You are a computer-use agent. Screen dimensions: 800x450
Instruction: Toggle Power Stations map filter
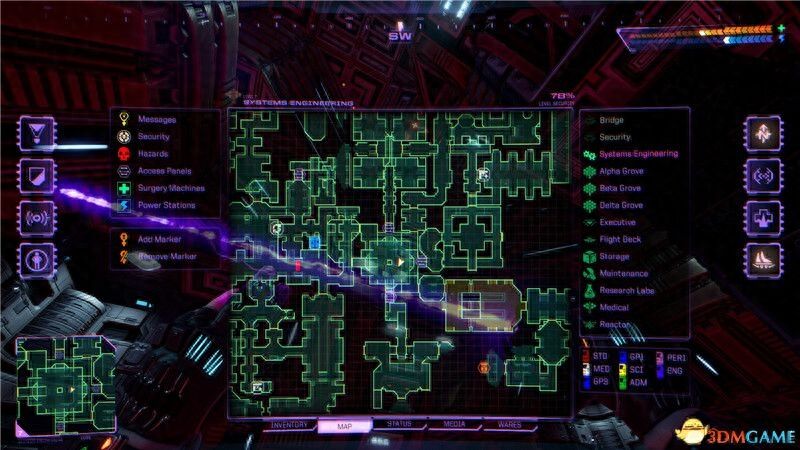167,205
